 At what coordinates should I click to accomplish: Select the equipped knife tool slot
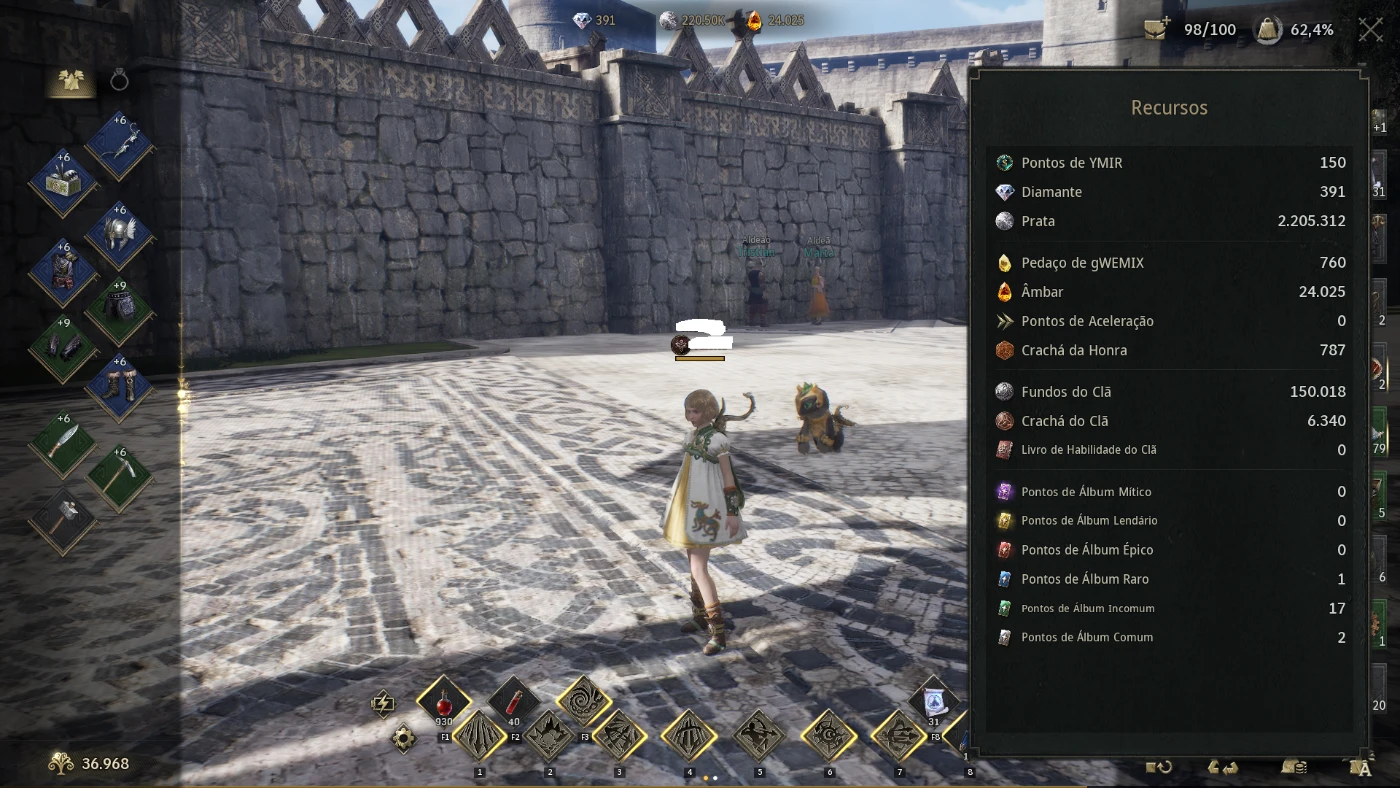pyautogui.click(x=63, y=445)
